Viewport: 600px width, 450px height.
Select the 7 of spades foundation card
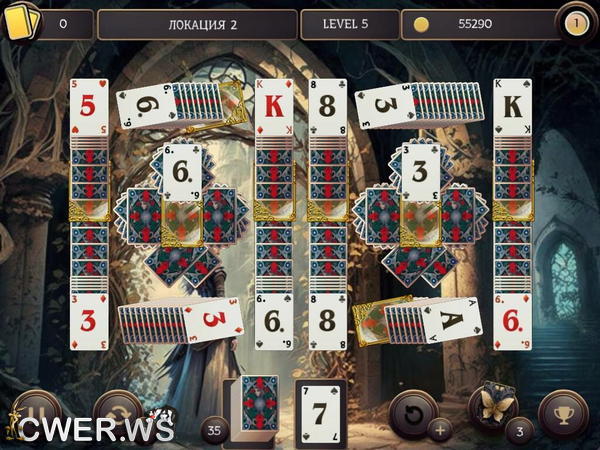pos(320,411)
